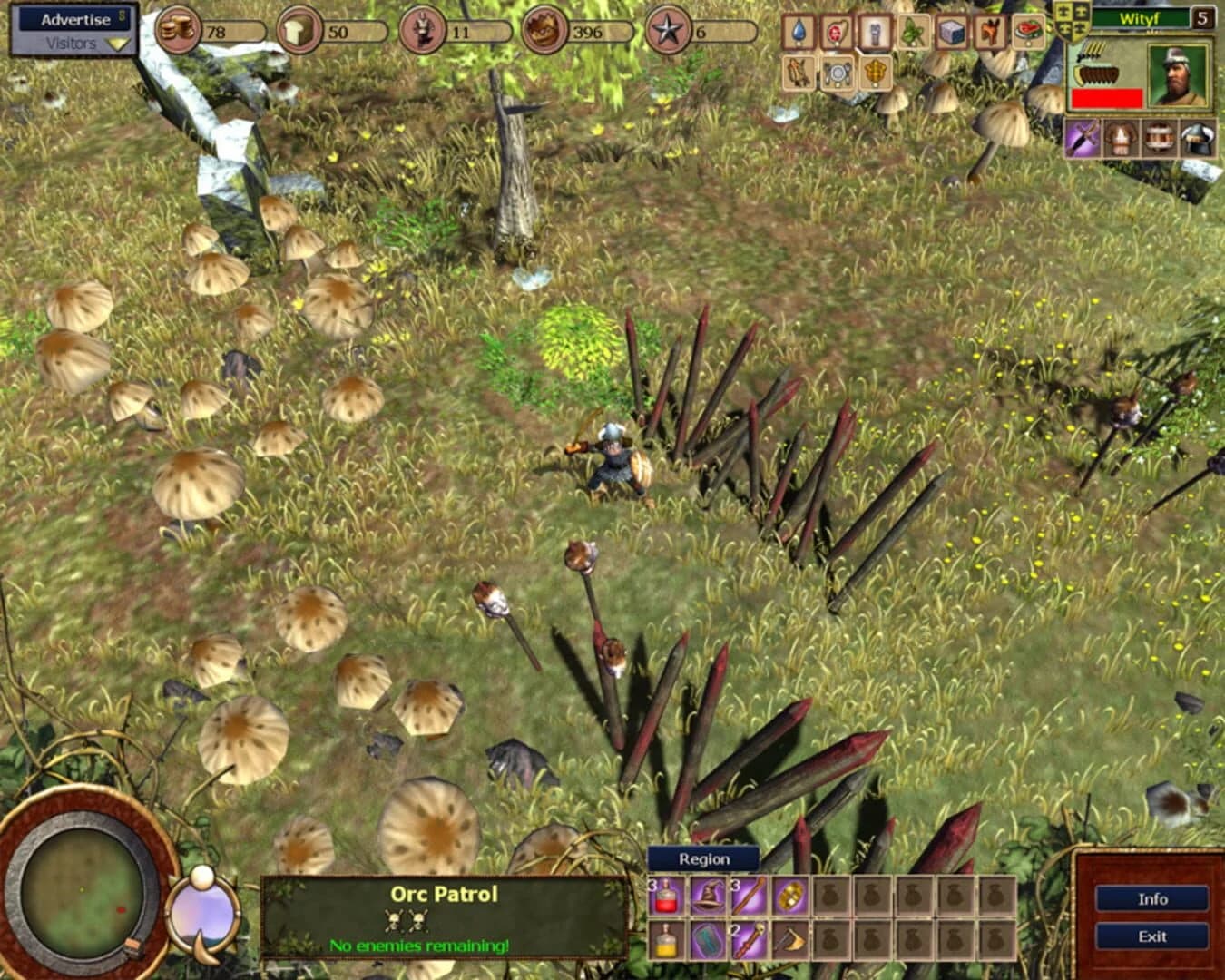The width and height of the screenshot is (1225, 980).
Task: Select the stone block resource icon
Action: pos(950,30)
